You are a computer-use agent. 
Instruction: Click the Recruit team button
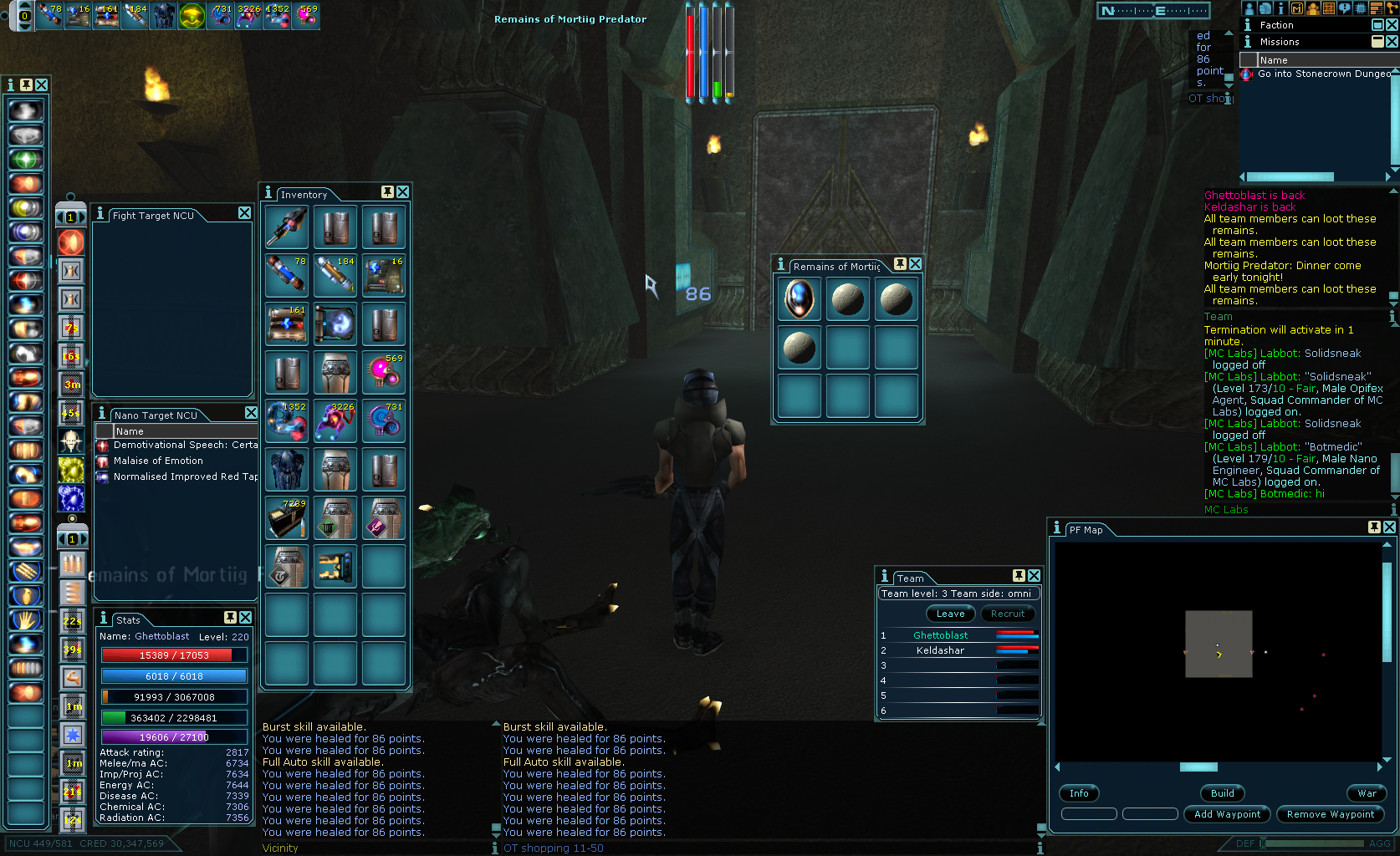[1007, 614]
